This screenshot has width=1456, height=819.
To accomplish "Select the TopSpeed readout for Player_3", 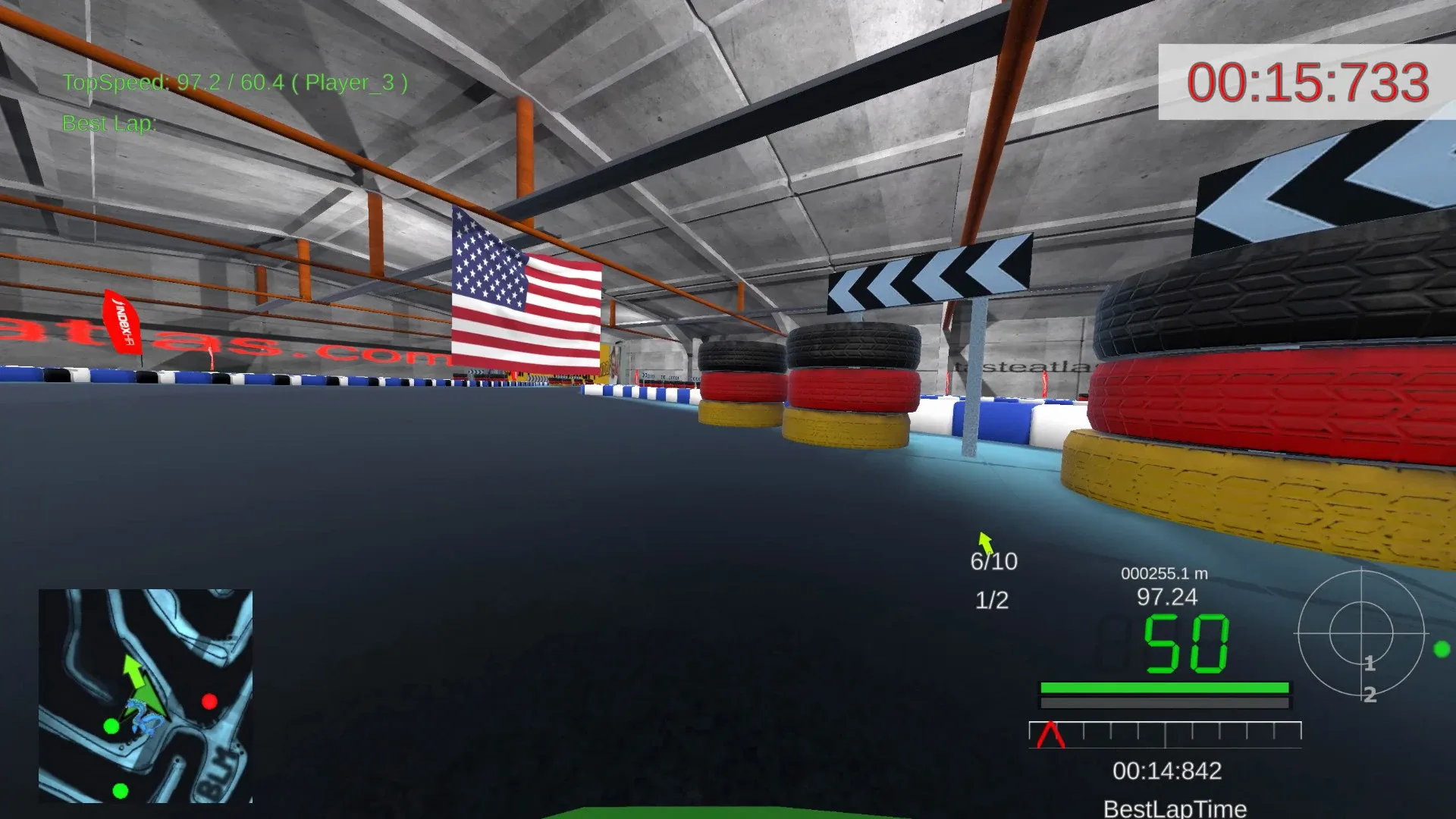I will point(237,82).
